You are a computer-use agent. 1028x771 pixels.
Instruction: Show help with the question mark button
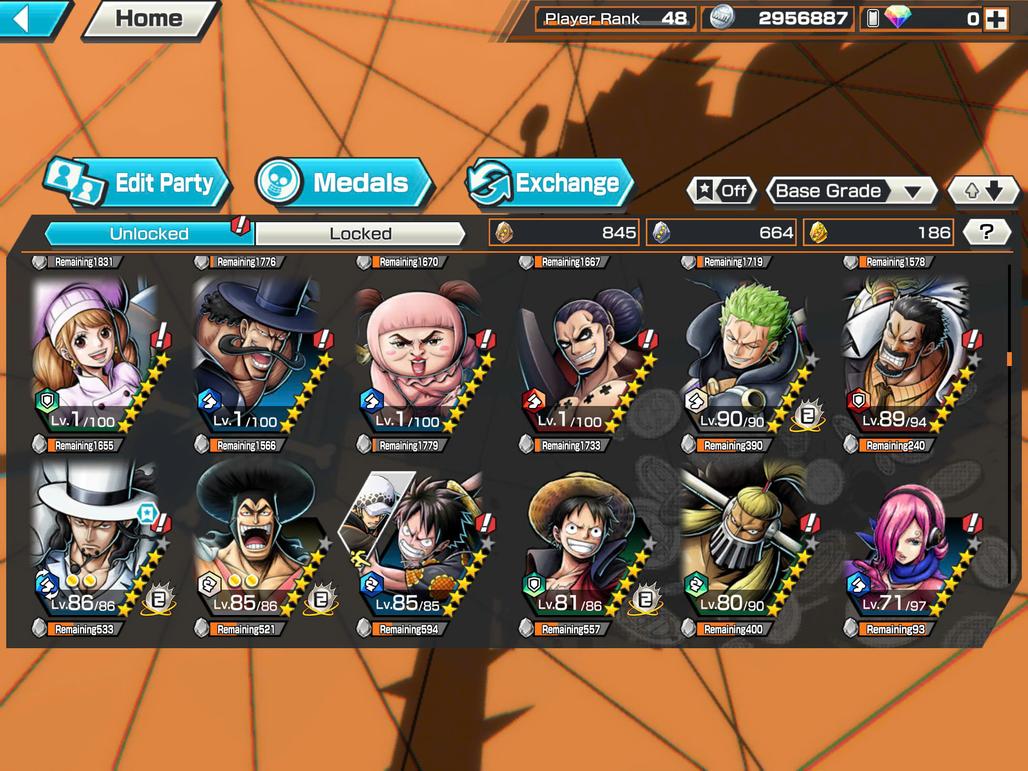(x=986, y=232)
